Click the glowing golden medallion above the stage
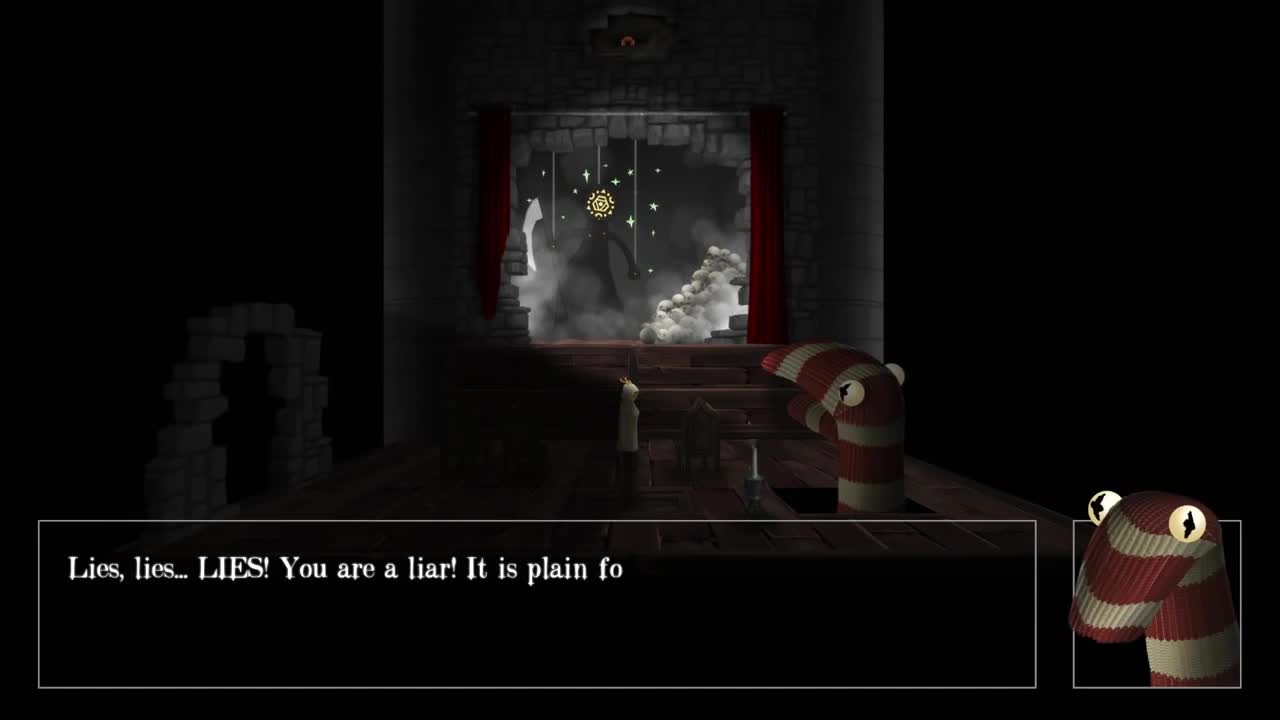The width and height of the screenshot is (1280, 720). [600, 205]
